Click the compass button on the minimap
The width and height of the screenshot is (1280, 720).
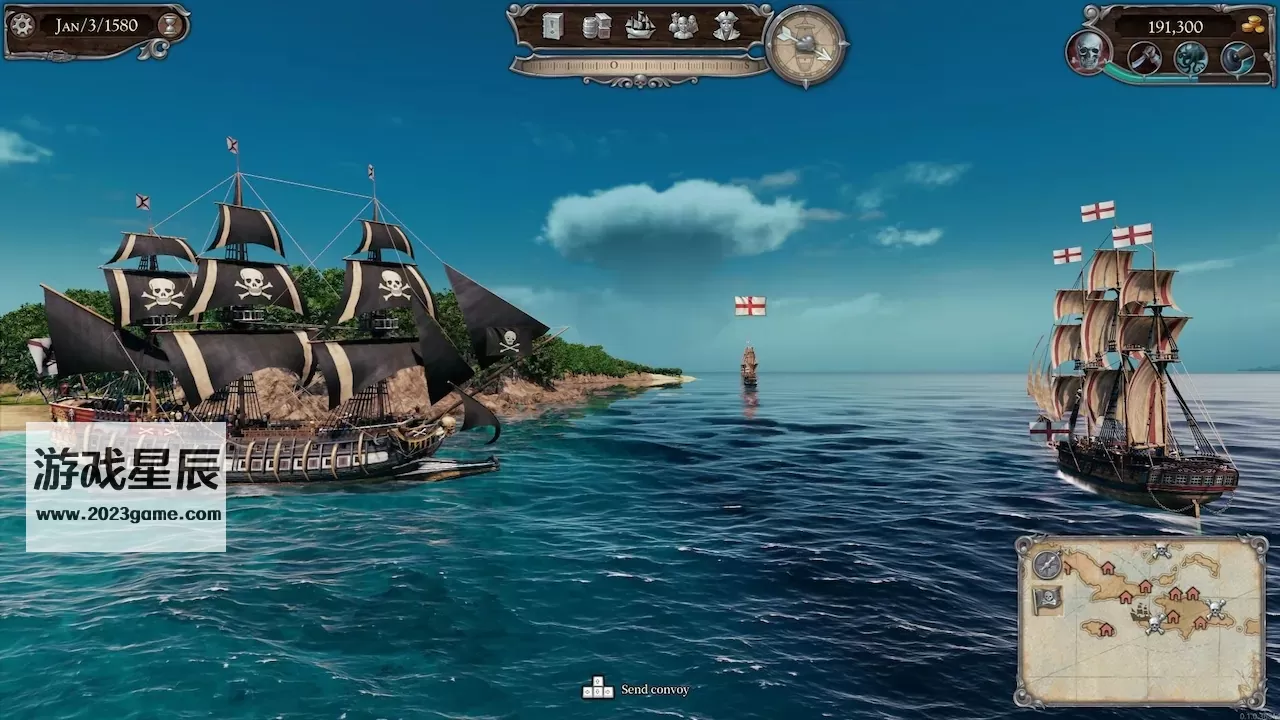pyautogui.click(x=1047, y=565)
